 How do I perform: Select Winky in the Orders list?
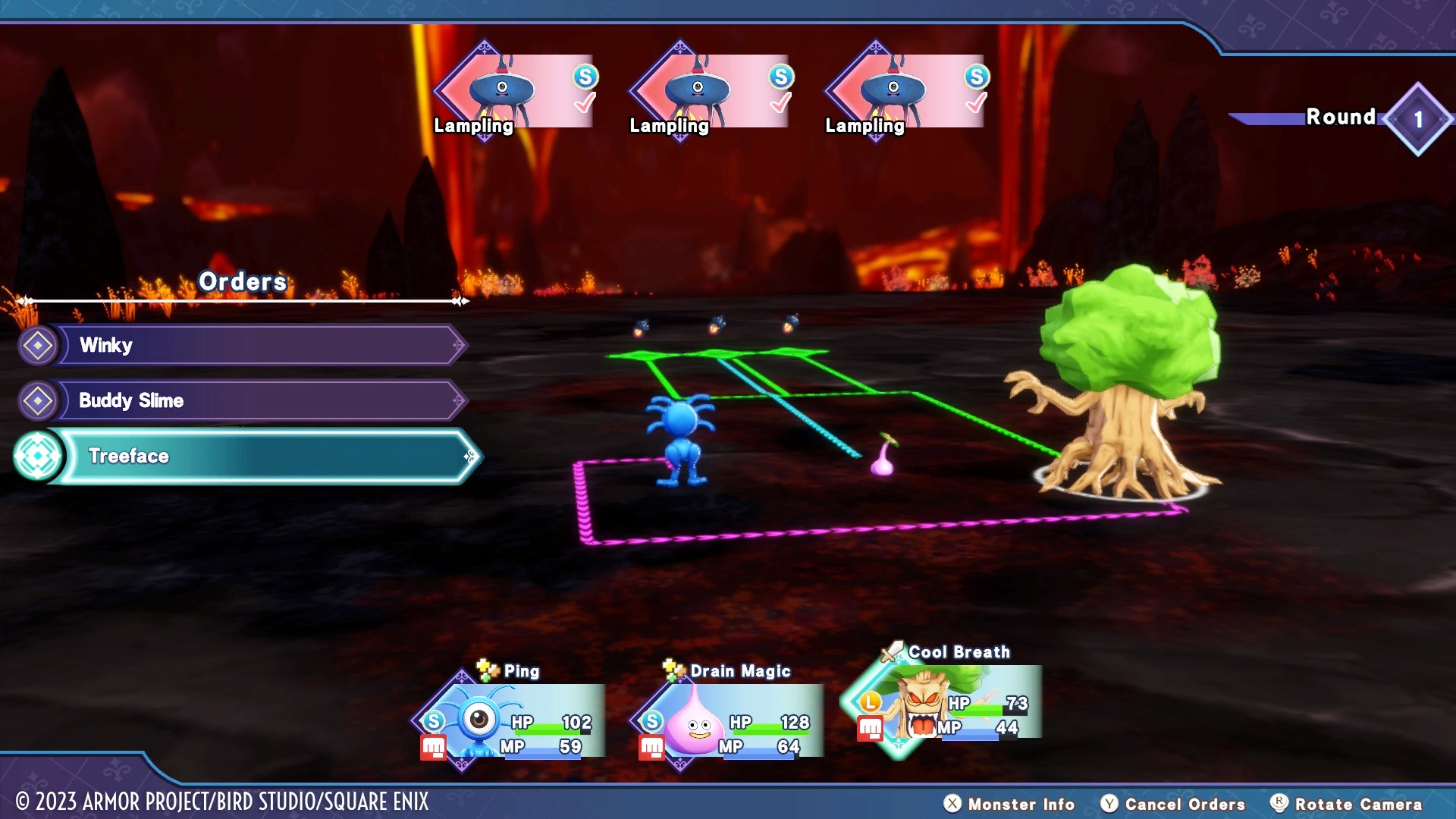click(258, 345)
